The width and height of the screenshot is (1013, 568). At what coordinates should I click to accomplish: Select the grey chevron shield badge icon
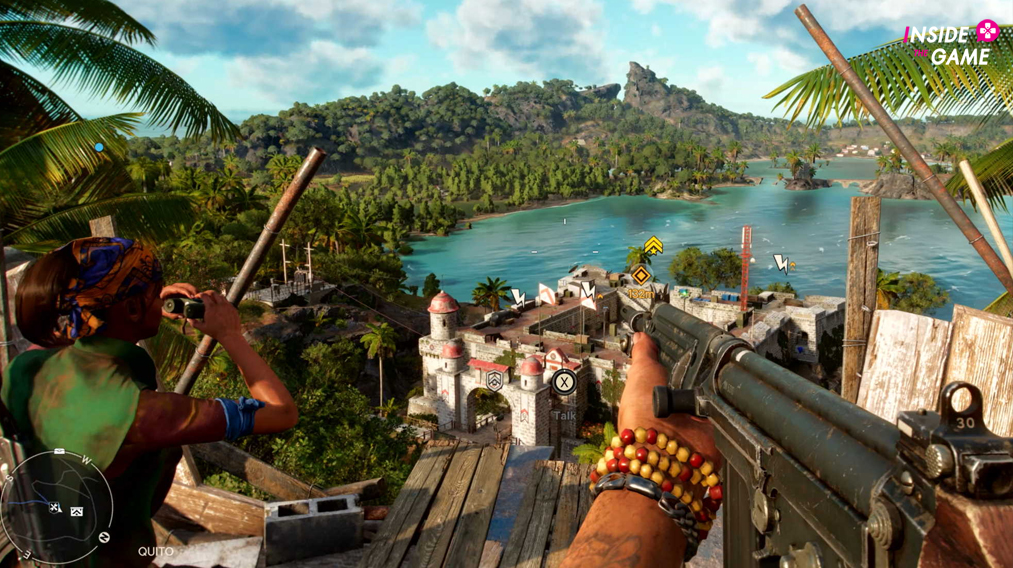click(x=494, y=380)
